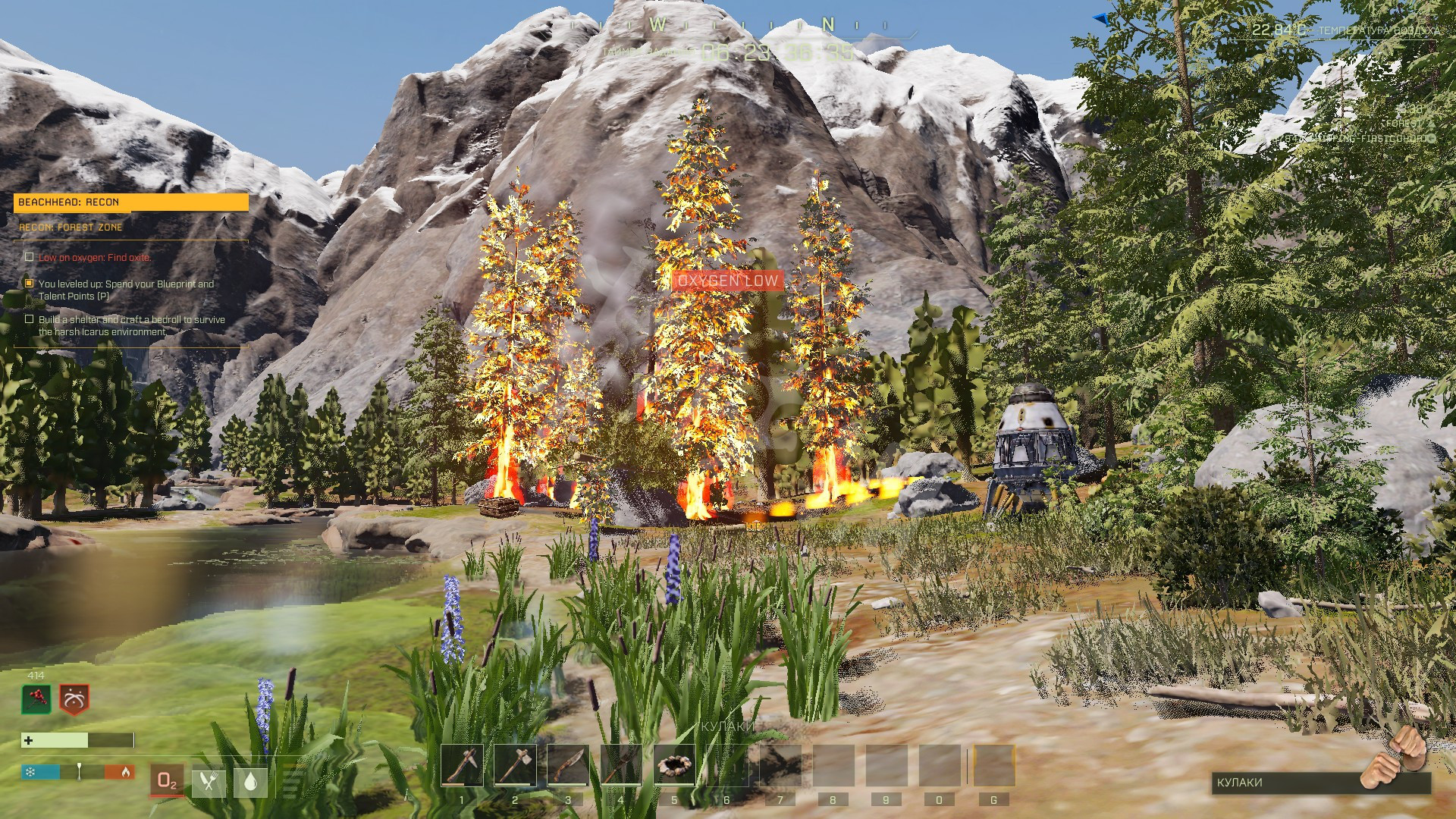The width and height of the screenshot is (1456, 819).
Task: Select the stone axe hotbar slot
Action: pos(515,765)
